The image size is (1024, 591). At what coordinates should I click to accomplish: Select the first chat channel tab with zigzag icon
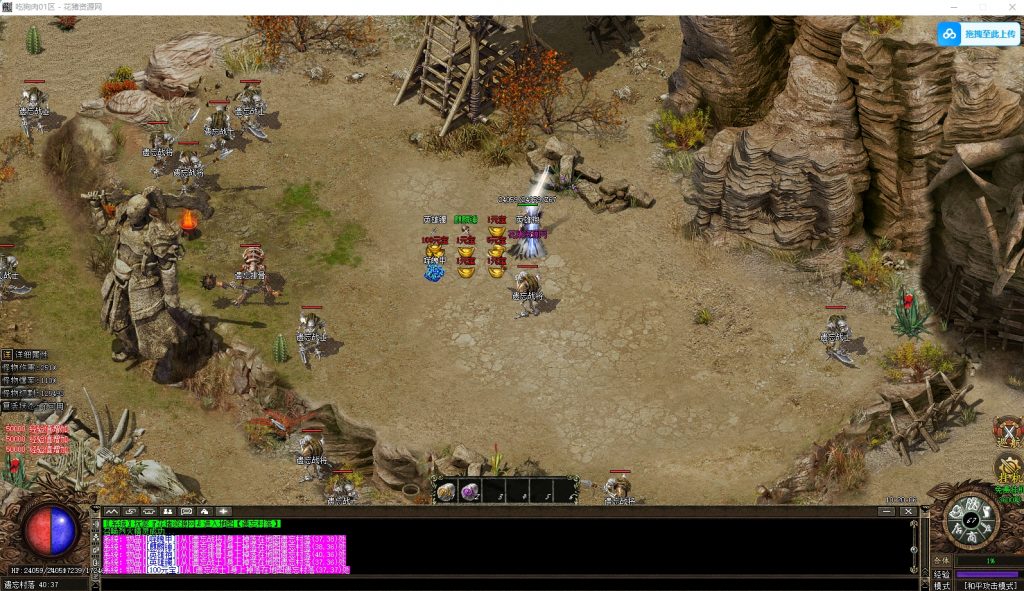pos(112,511)
